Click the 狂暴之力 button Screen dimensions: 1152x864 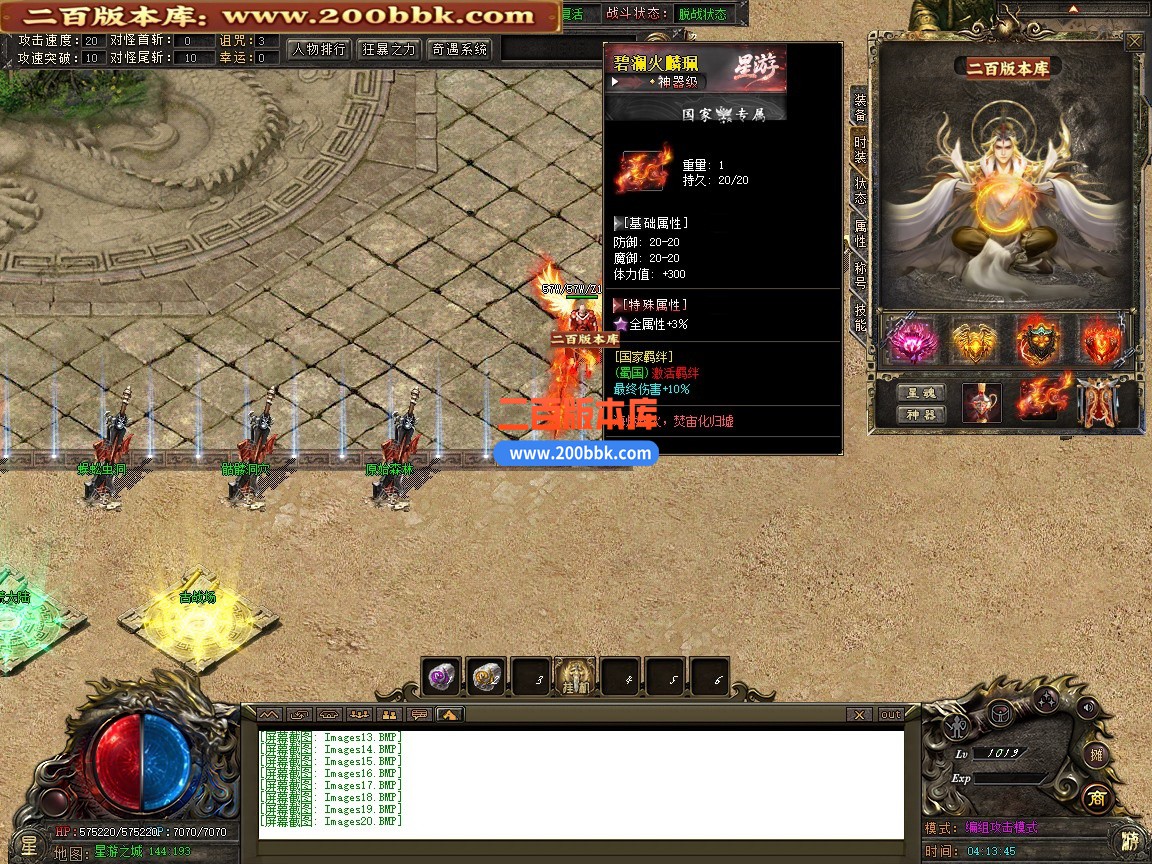(389, 49)
